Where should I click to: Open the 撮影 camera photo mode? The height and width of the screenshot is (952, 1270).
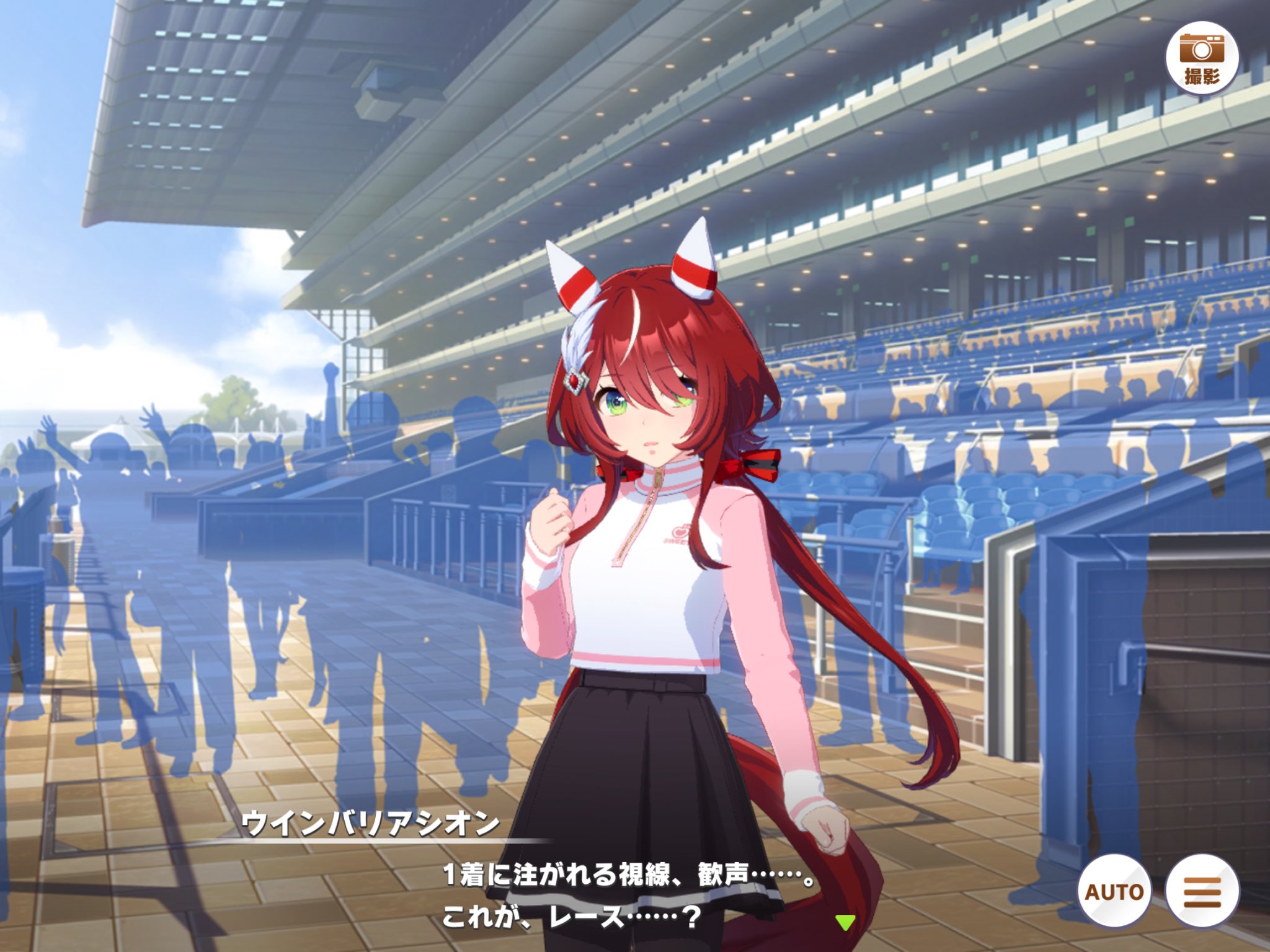pos(1201,58)
